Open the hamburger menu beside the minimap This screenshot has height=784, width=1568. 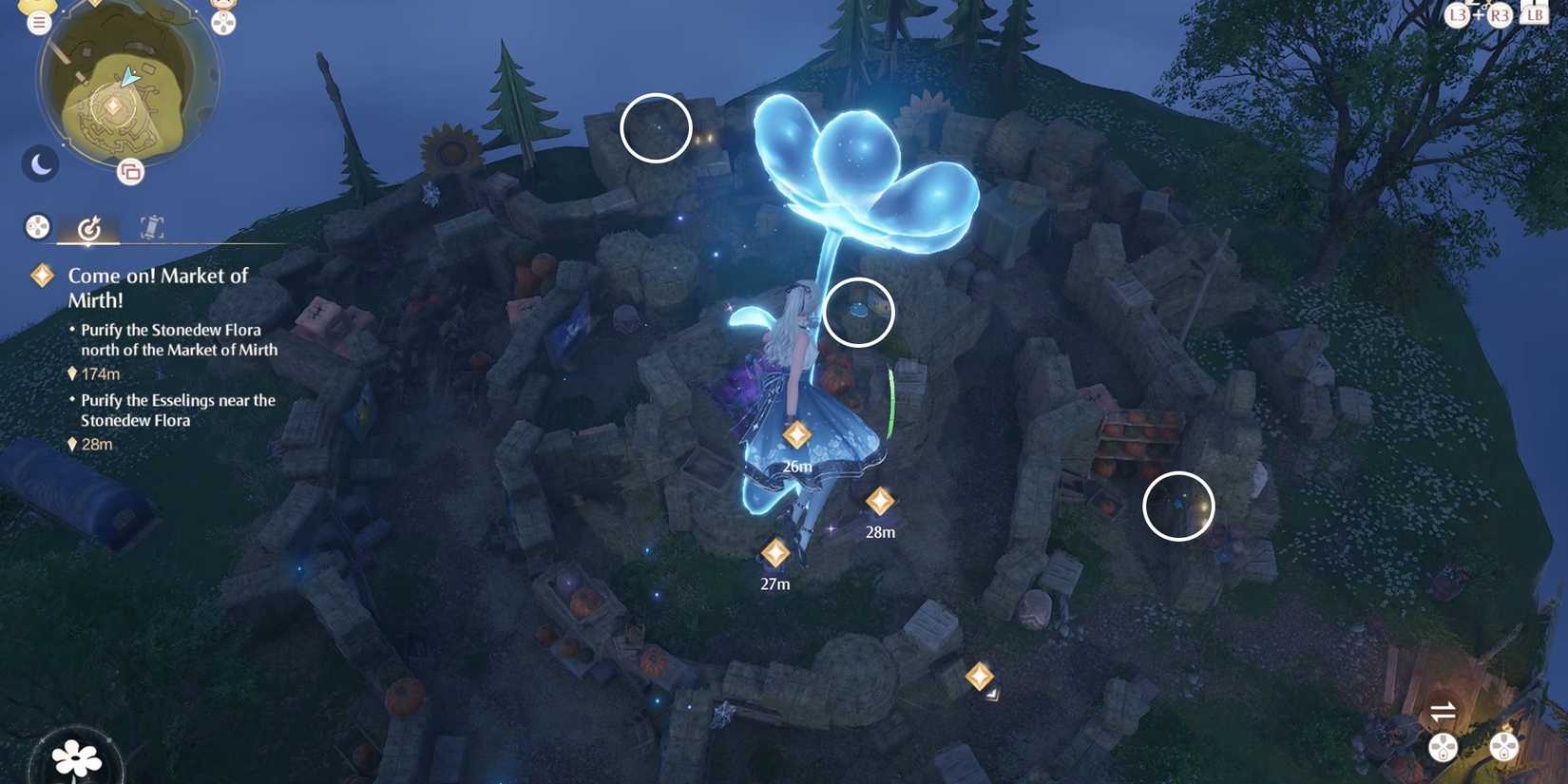coord(38,21)
